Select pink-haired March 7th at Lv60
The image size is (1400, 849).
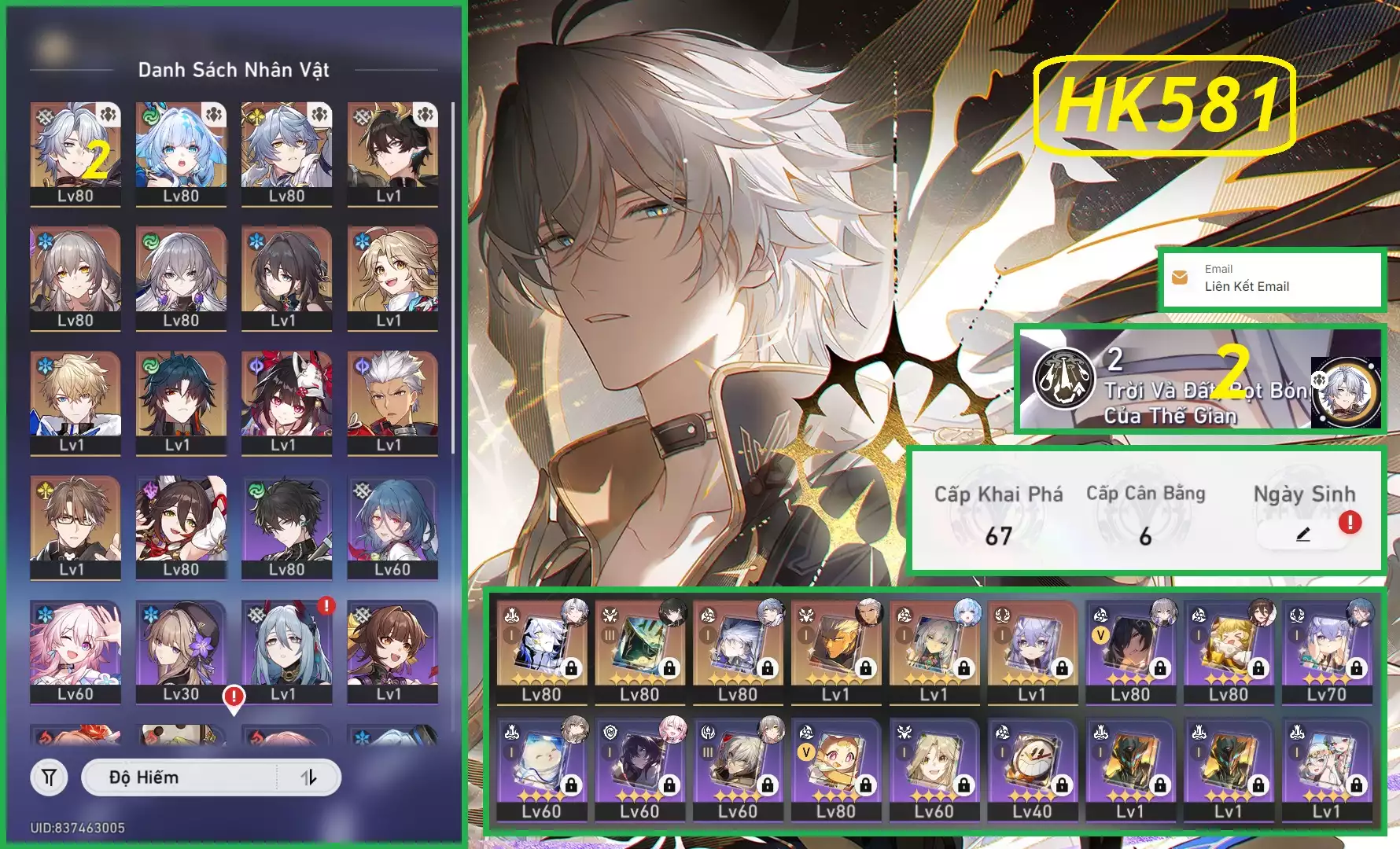76,651
